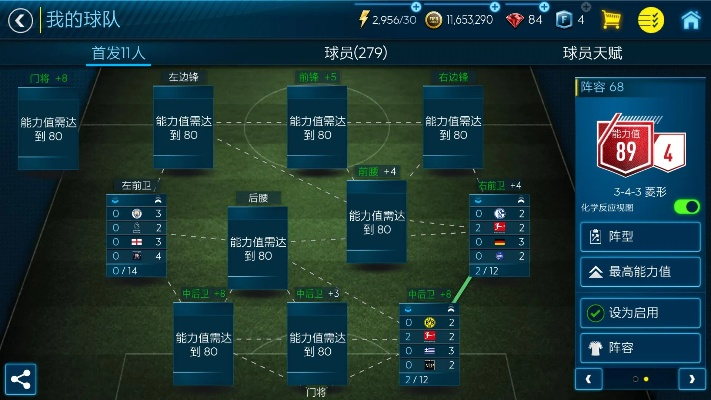Go to the previous lineup page arrow
The width and height of the screenshot is (711, 400).
click(x=588, y=379)
